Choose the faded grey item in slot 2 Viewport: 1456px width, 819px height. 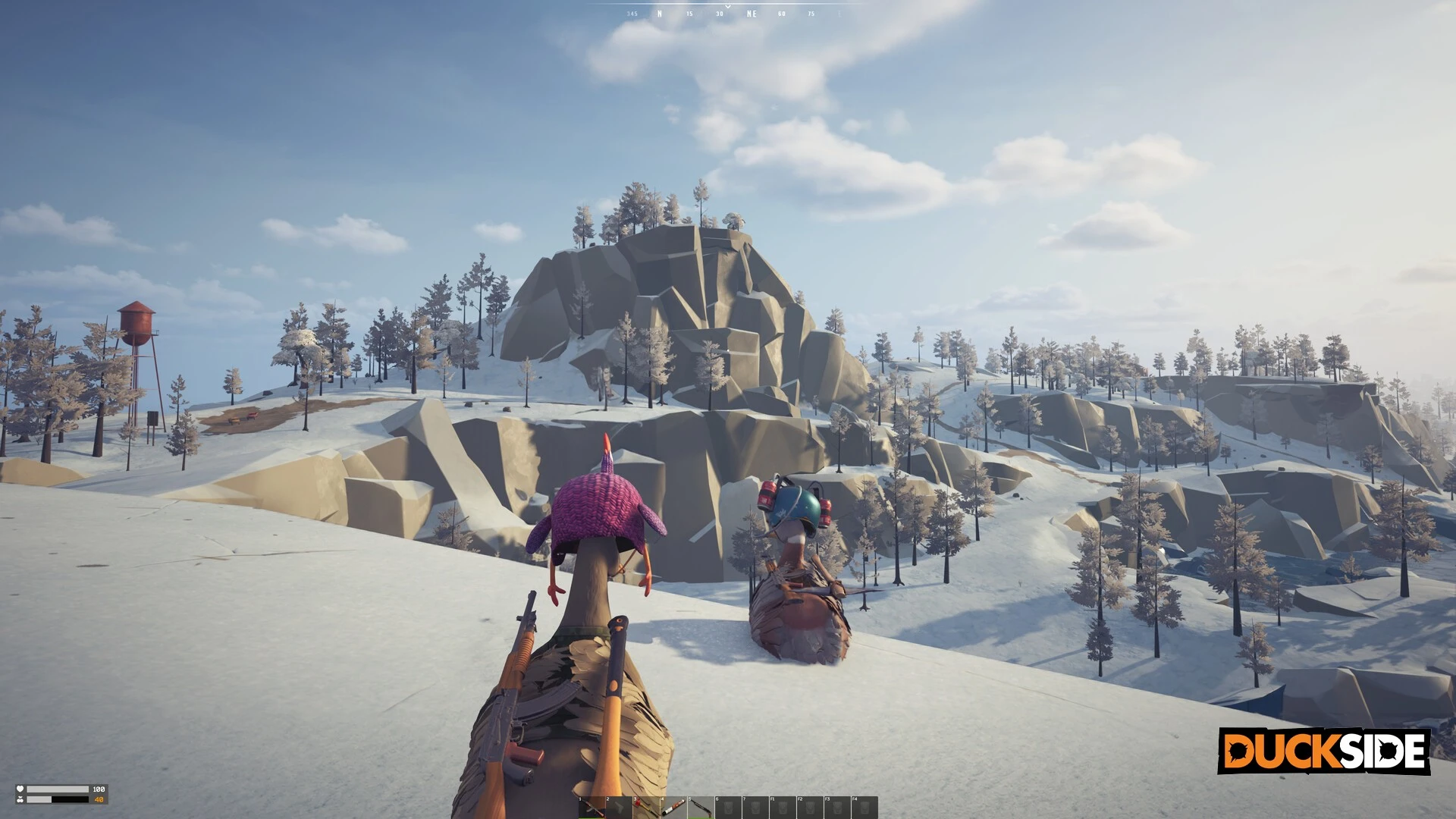tap(619, 808)
